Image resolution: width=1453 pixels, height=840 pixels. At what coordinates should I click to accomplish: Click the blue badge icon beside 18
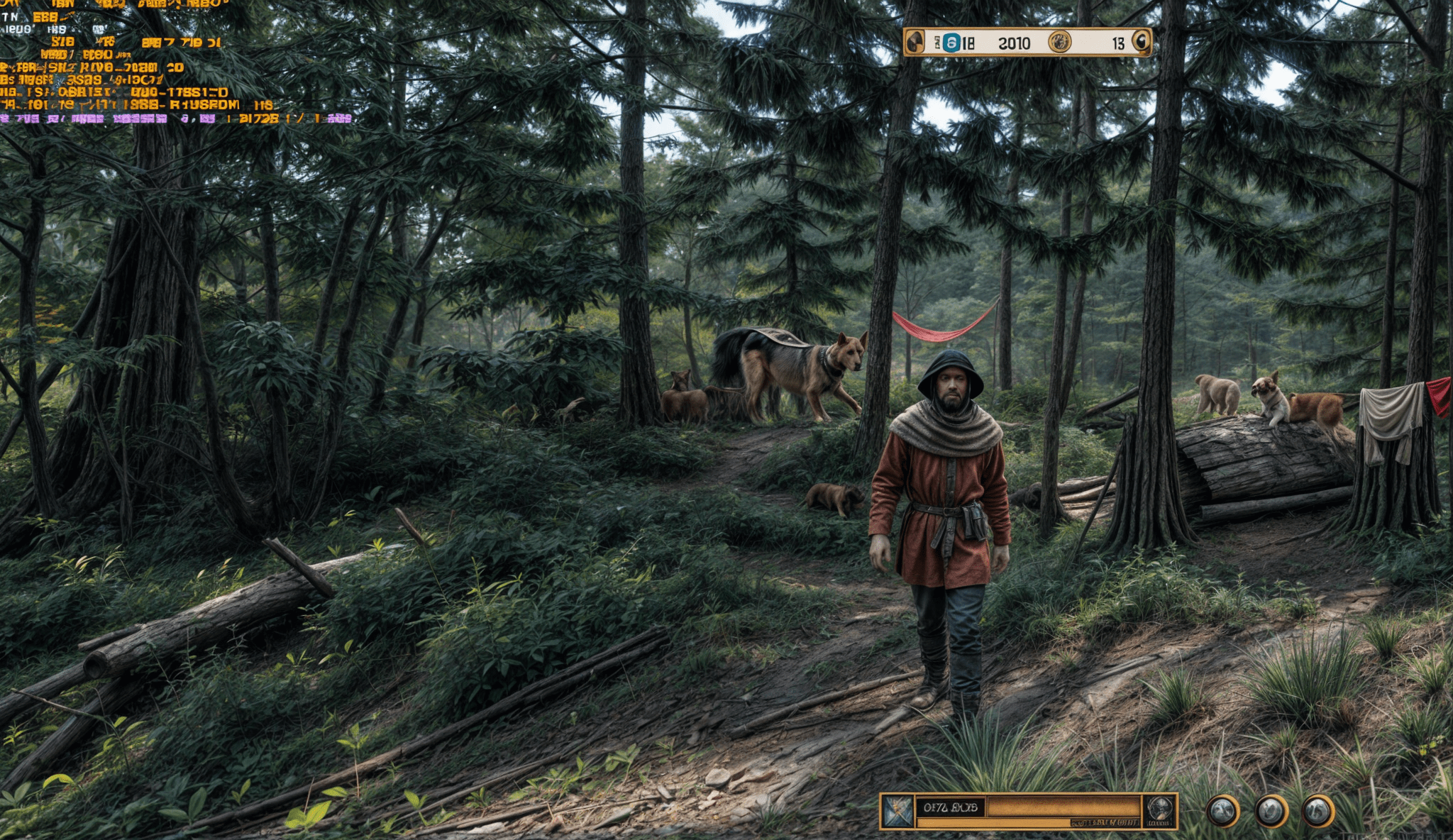point(951,43)
